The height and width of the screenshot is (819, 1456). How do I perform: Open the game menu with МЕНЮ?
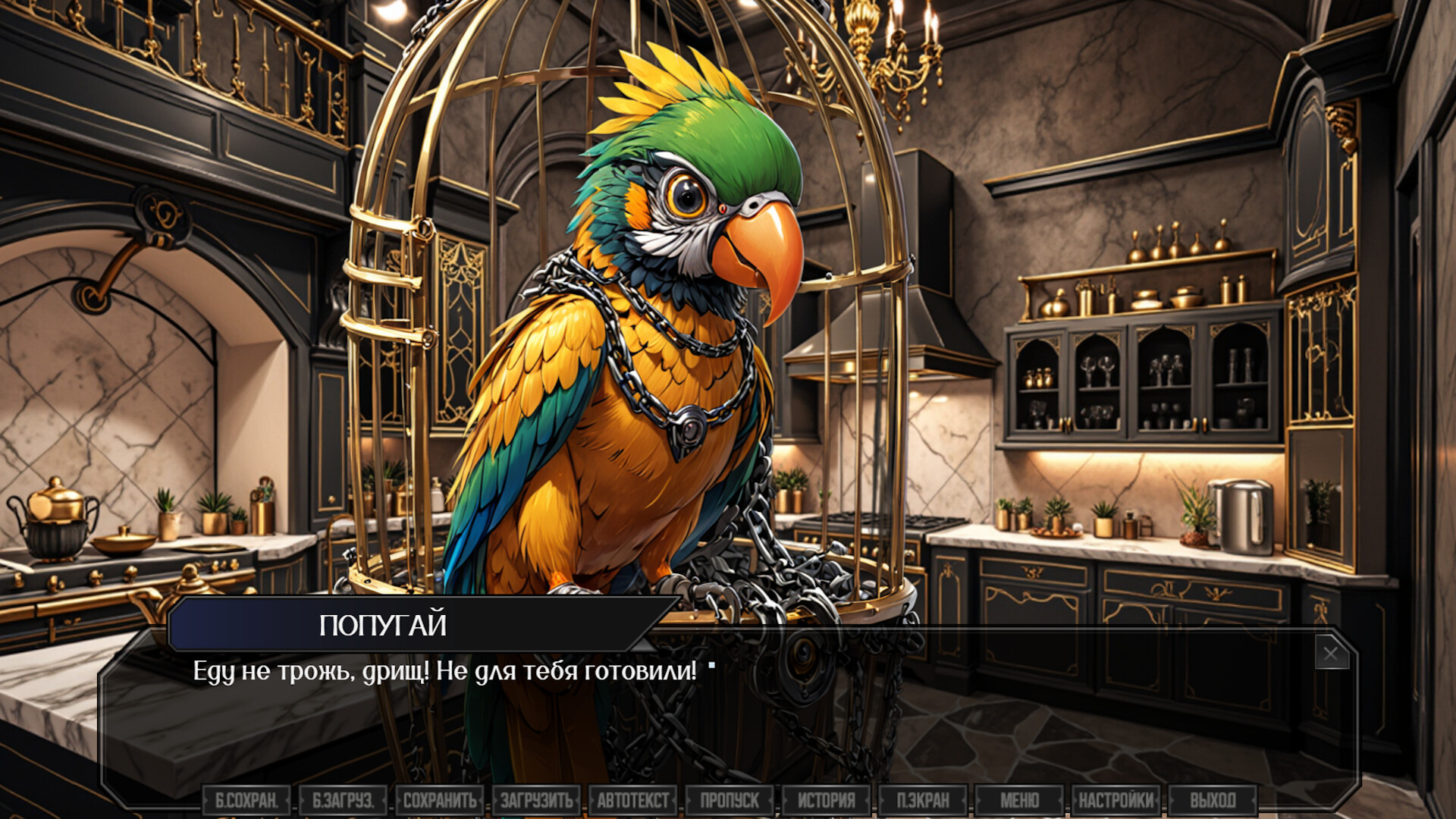(x=1021, y=798)
